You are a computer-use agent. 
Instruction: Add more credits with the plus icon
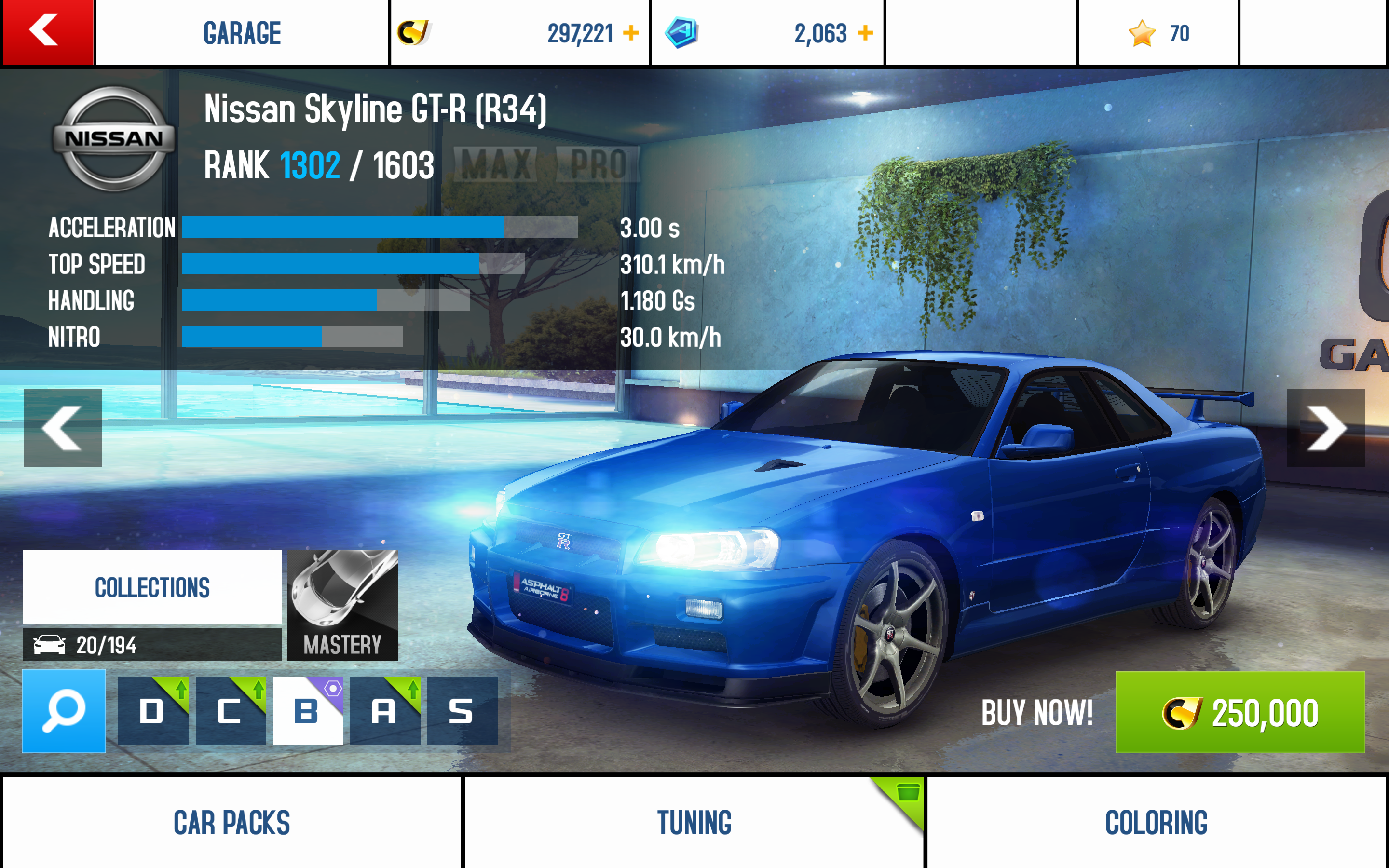pyautogui.click(x=631, y=33)
